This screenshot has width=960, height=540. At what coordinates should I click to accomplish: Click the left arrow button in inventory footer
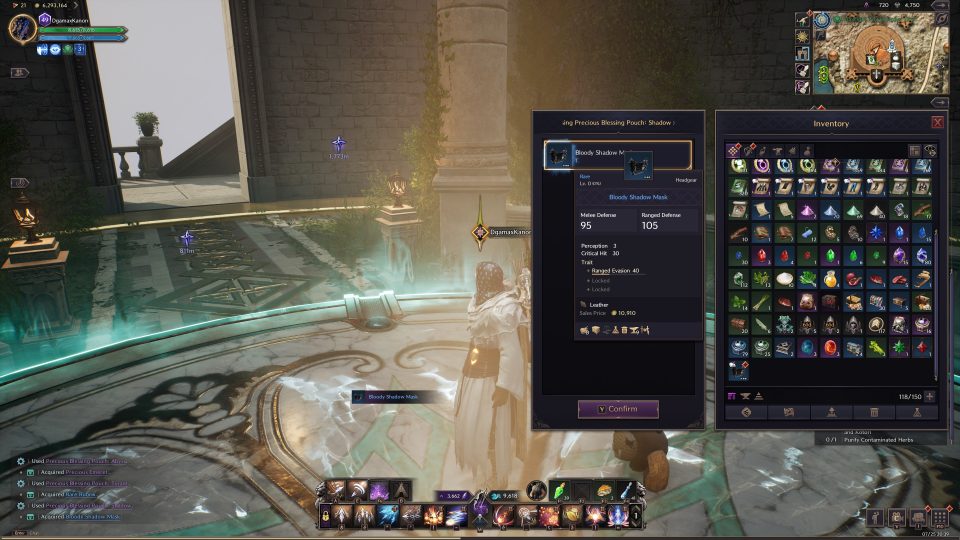pos(745,412)
